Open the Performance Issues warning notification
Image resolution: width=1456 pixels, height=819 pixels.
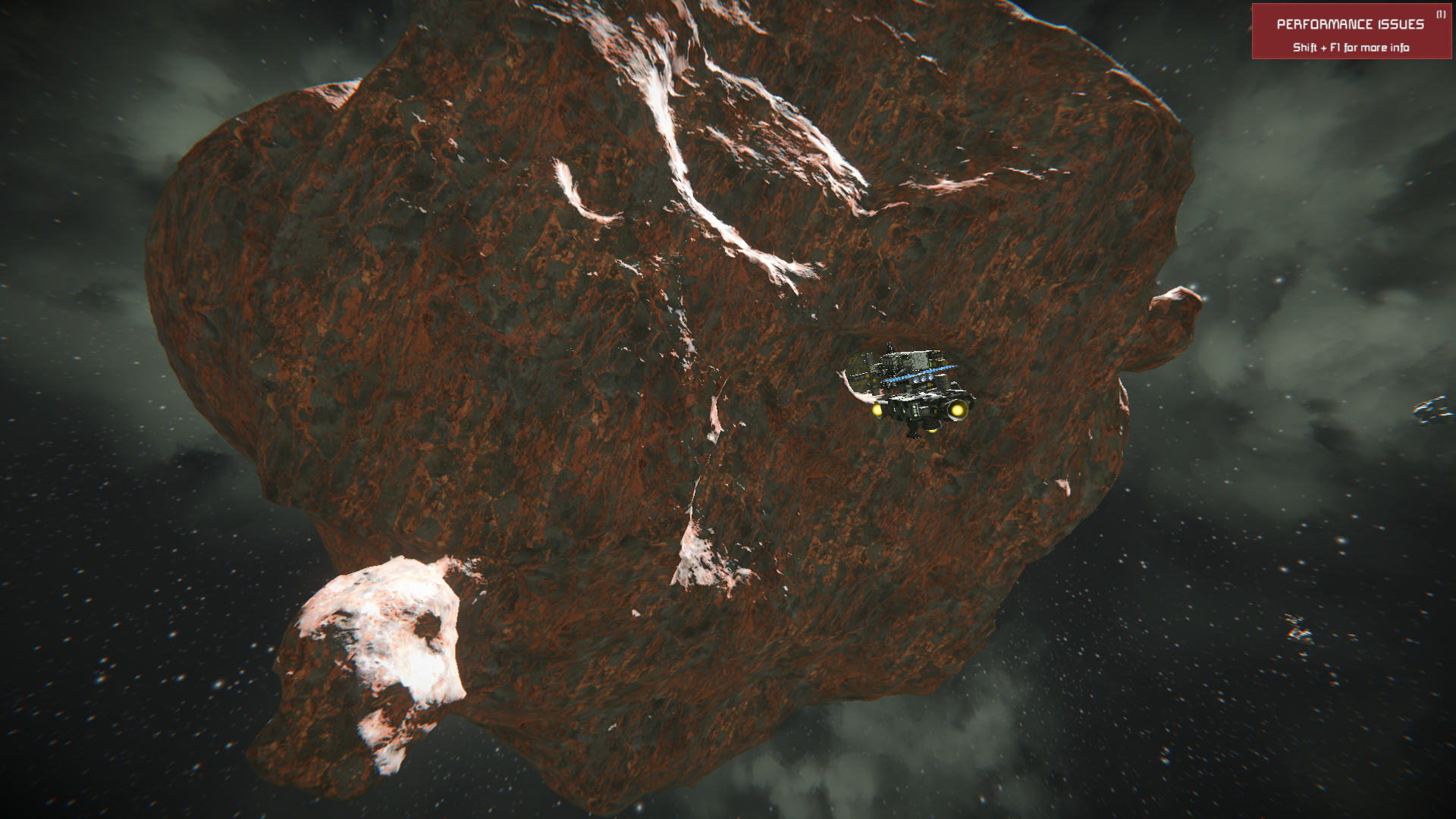(1351, 32)
